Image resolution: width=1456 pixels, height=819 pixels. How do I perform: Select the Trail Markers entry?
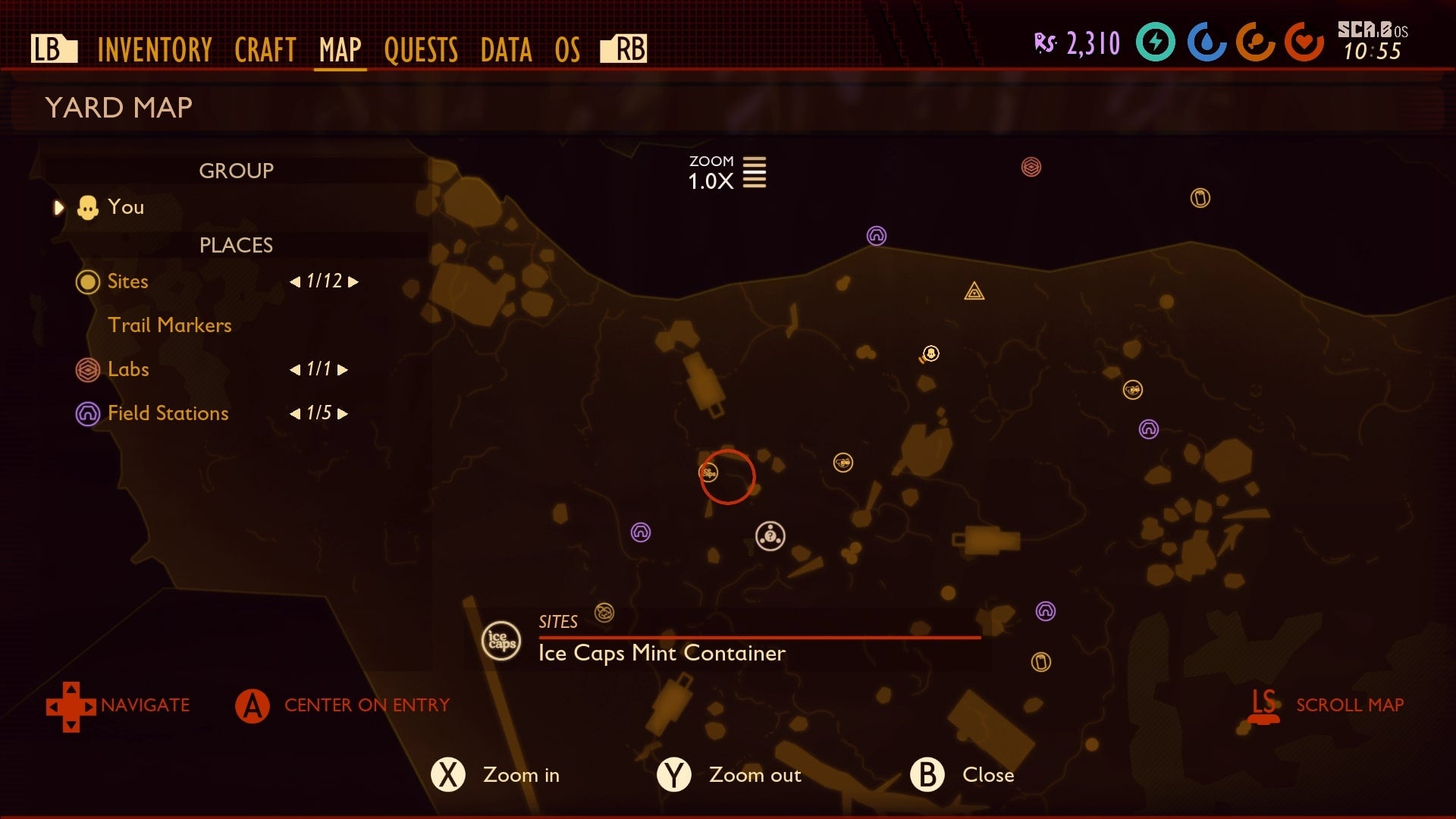[169, 325]
